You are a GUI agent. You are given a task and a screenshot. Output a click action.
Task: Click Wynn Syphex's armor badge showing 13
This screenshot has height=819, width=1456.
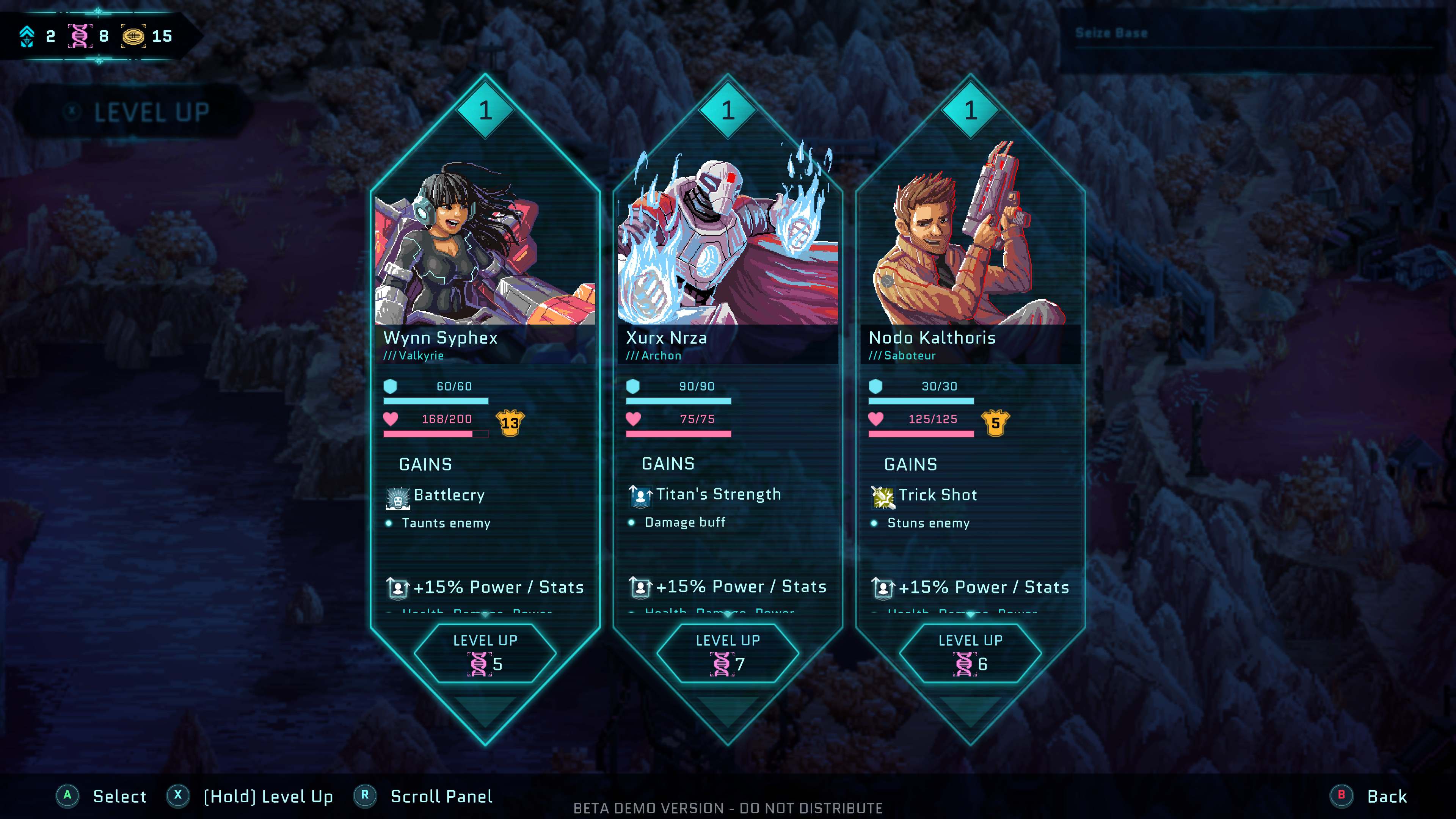510,423
